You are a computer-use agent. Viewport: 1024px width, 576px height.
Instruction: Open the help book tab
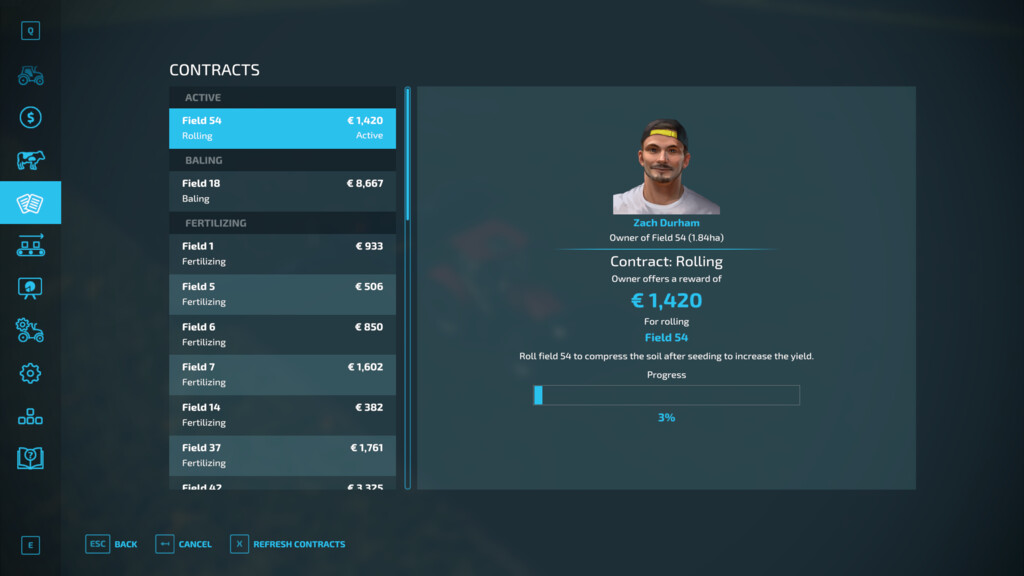30,458
